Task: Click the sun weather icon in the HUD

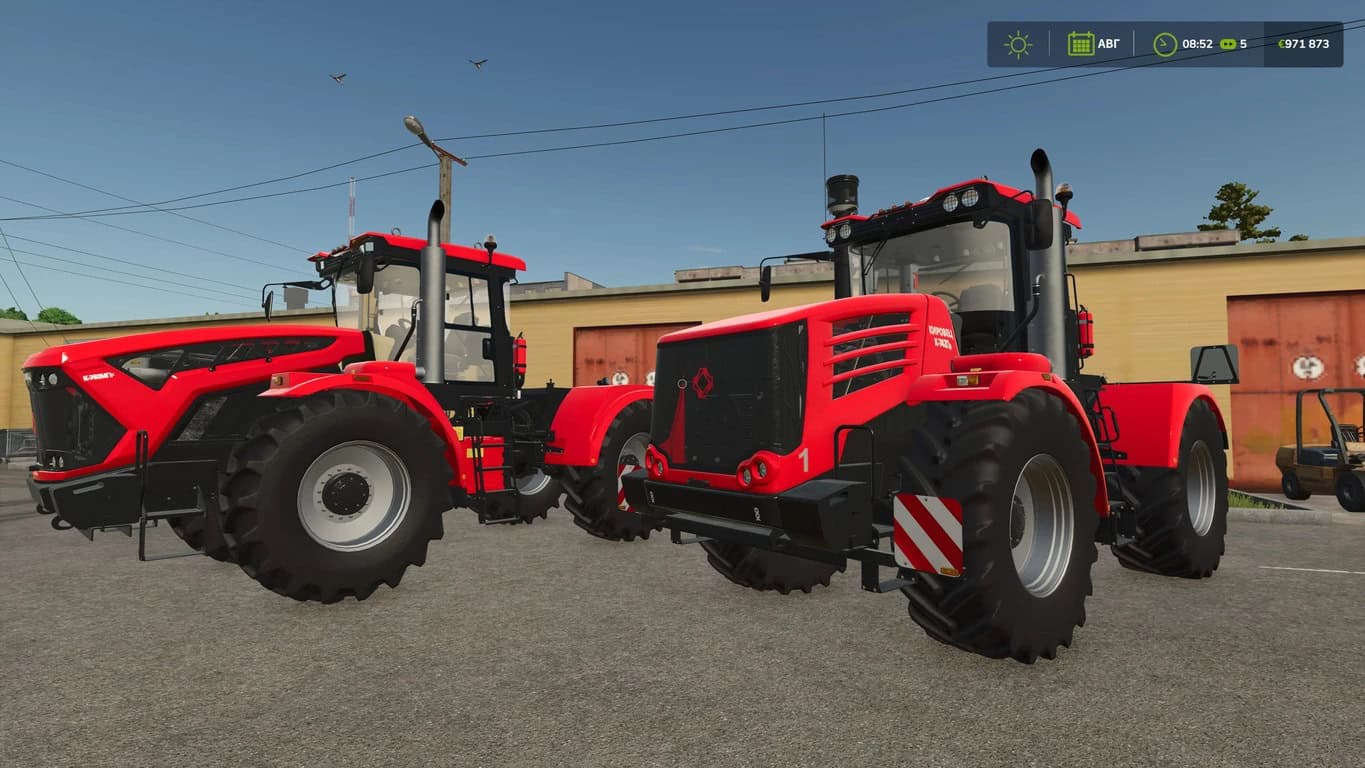Action: pyautogui.click(x=1017, y=43)
